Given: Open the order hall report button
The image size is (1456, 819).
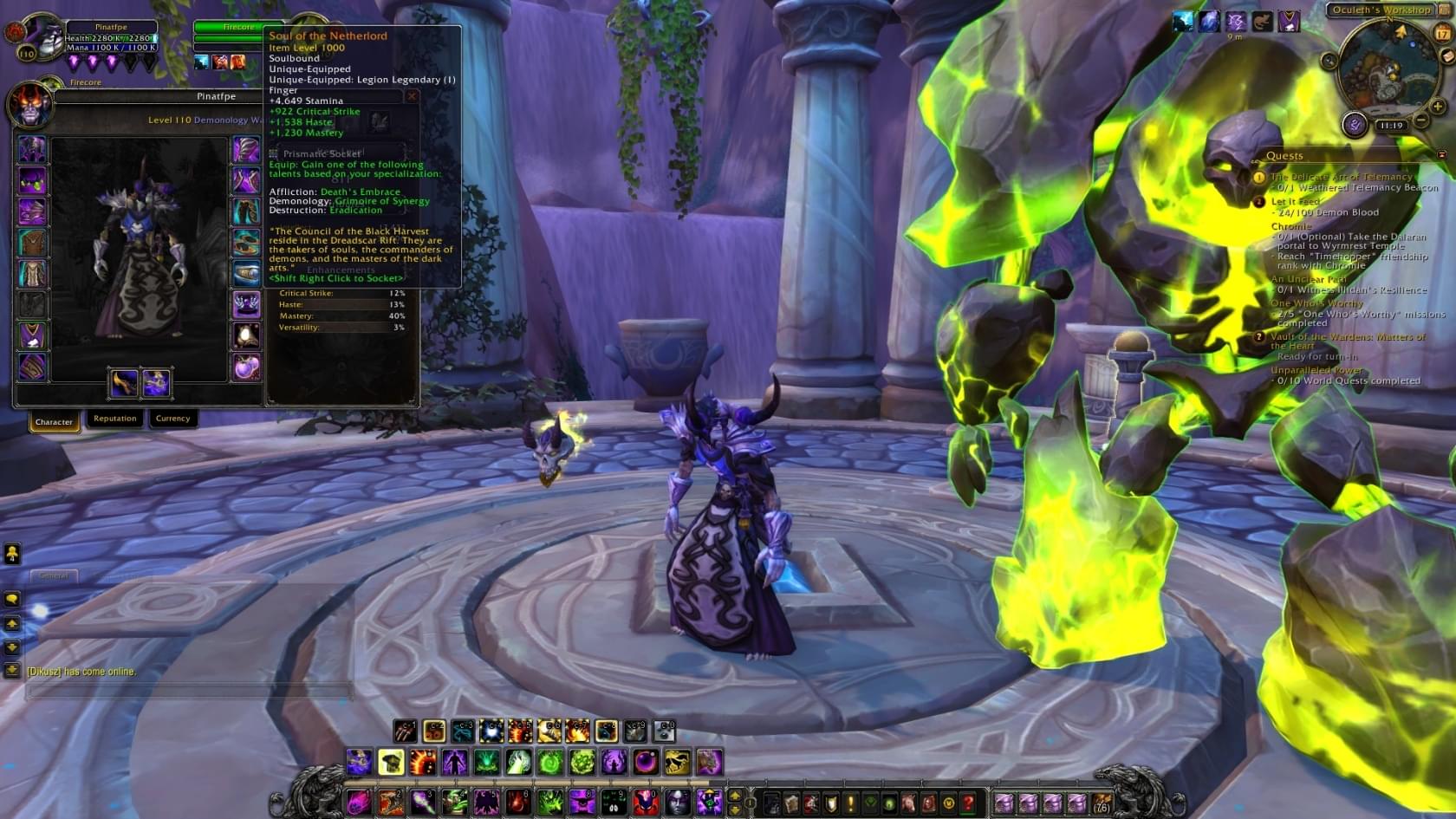Looking at the screenshot, I should pyautogui.click(x=1354, y=125).
